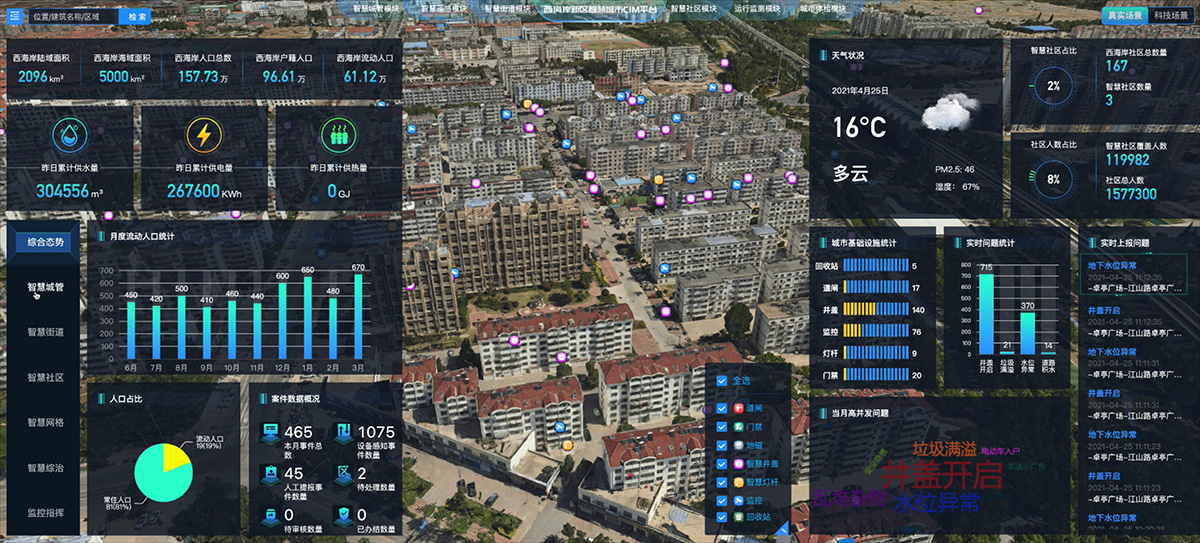Screen dimensions: 1200x543
Task: Toggle the 回收站 layer checkbox
Action: point(723,518)
